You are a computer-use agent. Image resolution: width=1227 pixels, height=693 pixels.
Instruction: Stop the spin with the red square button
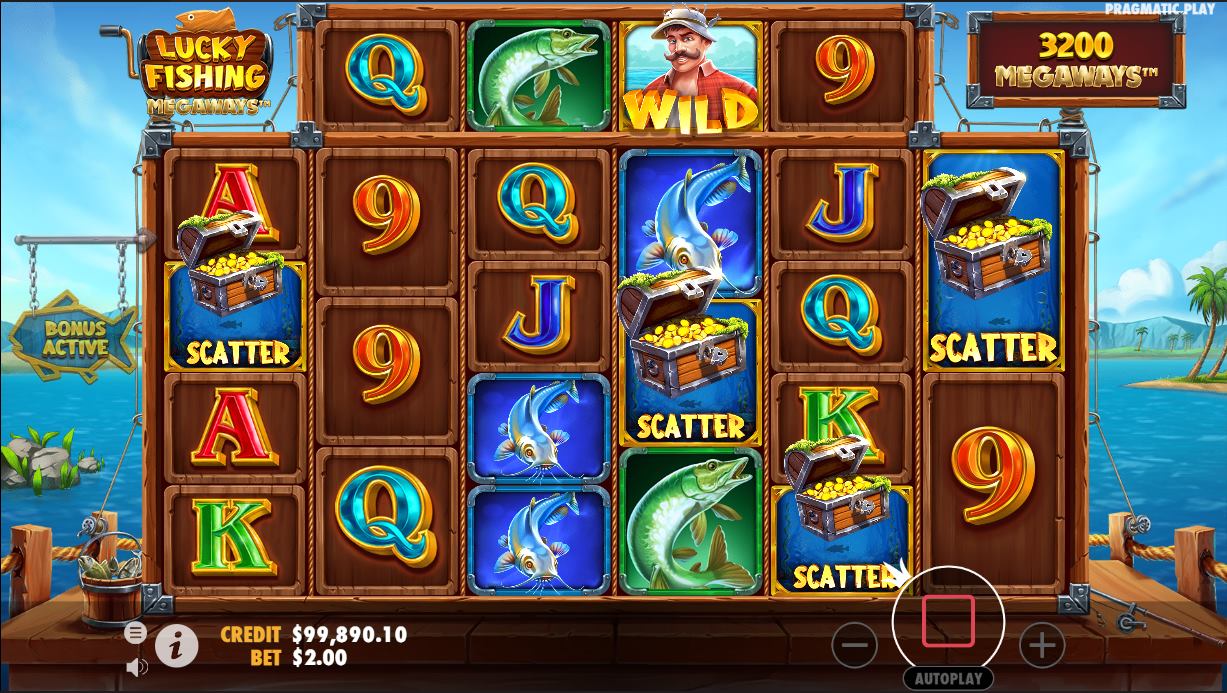[948, 622]
